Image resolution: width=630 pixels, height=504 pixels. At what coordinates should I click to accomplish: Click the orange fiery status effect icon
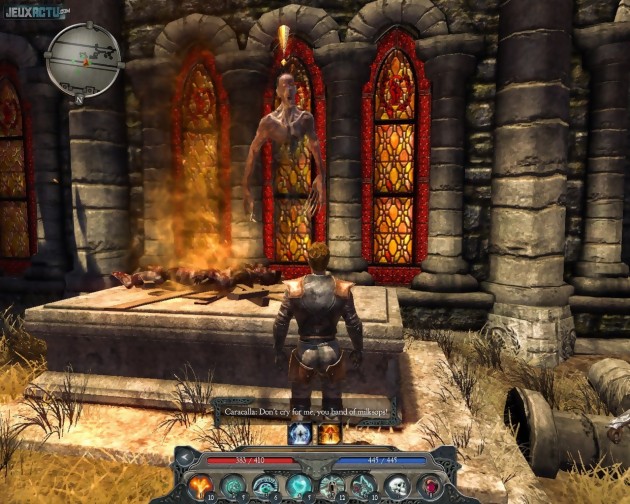[328, 433]
